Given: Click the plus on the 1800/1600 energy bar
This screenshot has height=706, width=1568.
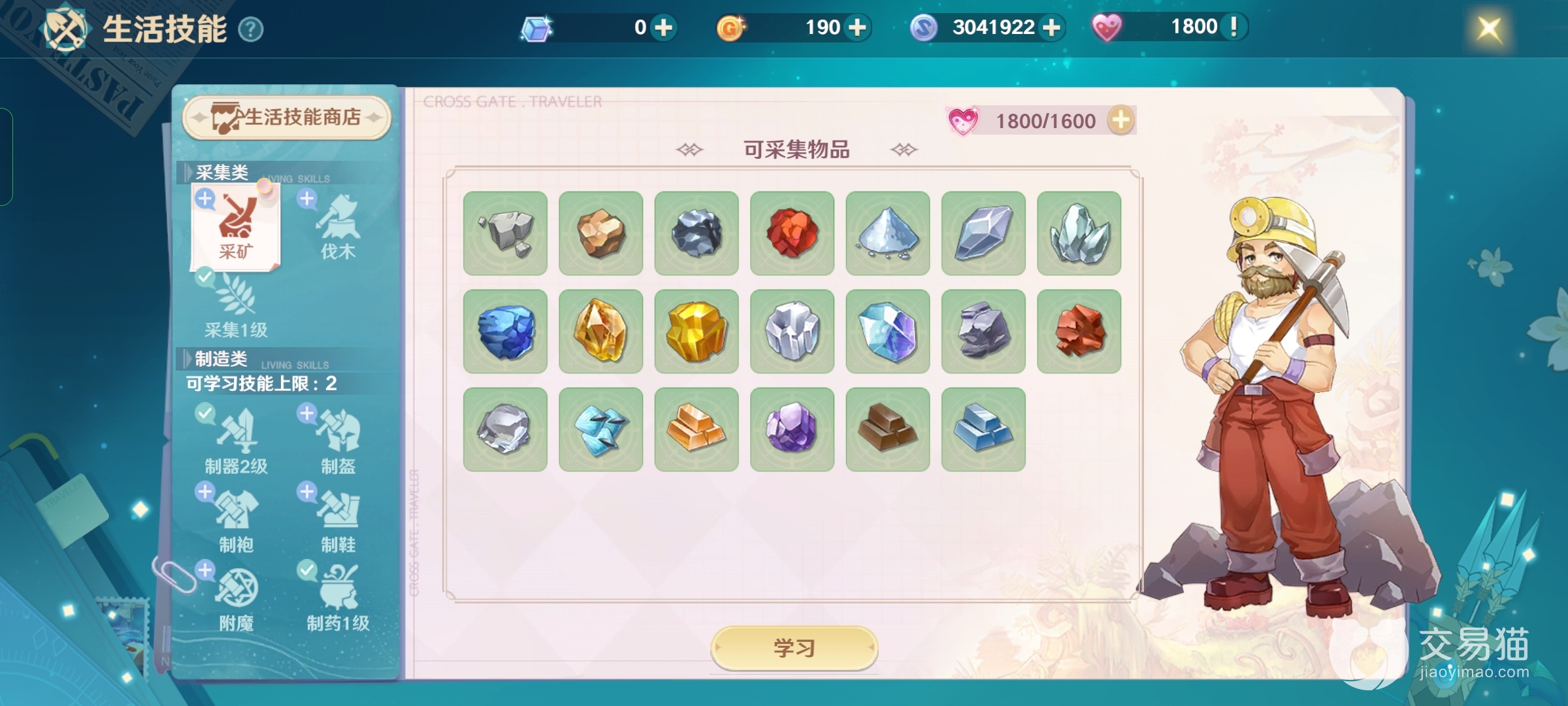Looking at the screenshot, I should point(1121,120).
